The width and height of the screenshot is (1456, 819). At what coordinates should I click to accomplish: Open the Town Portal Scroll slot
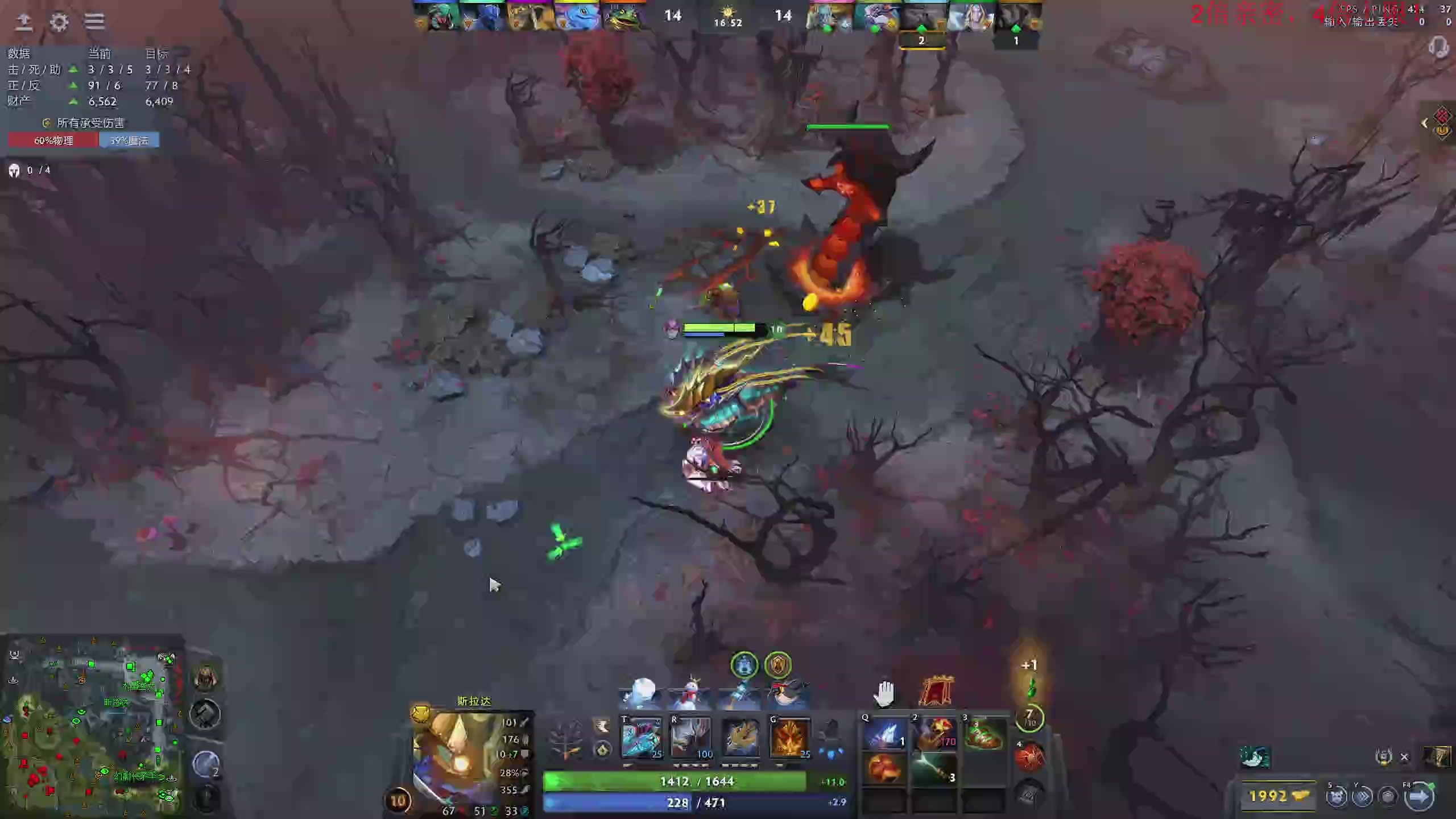1029,758
